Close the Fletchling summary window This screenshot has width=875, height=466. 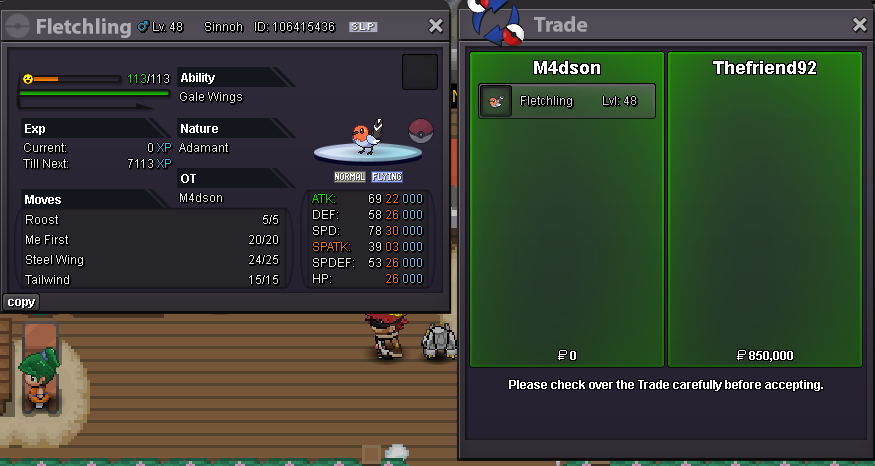pyautogui.click(x=435, y=27)
